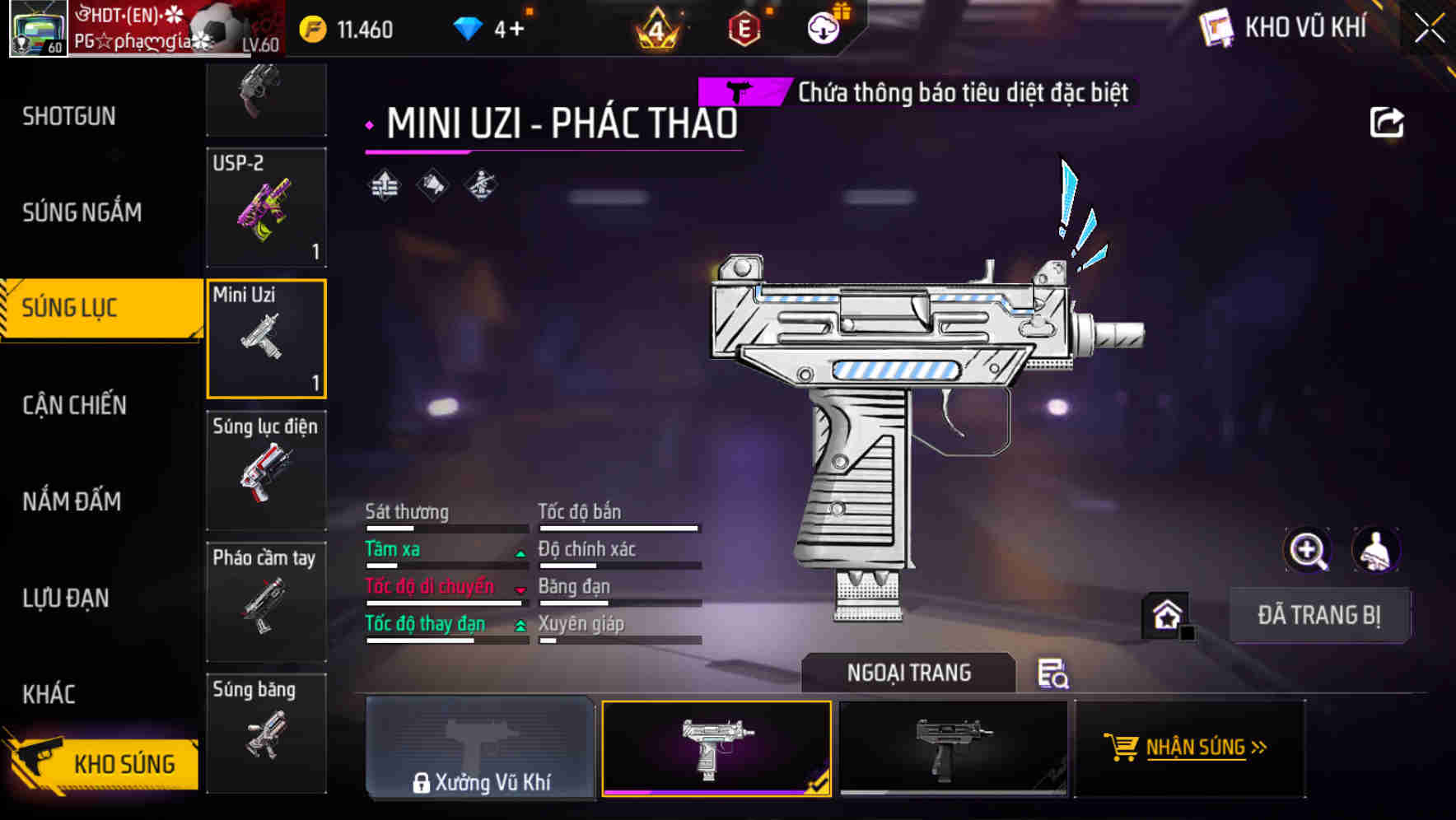Click the home favorite icon near ĐÃ TRANG BỊ
This screenshot has height=820, width=1456.
point(1166,615)
